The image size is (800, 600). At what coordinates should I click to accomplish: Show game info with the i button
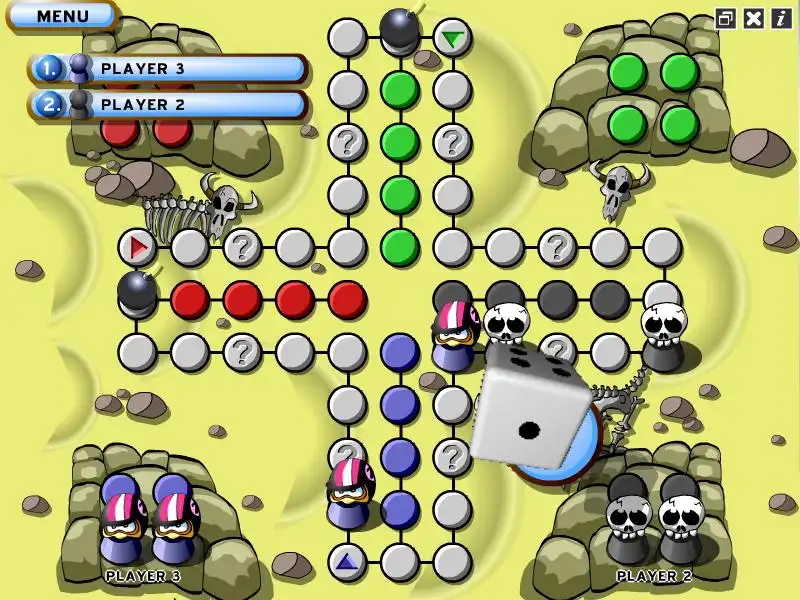(x=780, y=17)
